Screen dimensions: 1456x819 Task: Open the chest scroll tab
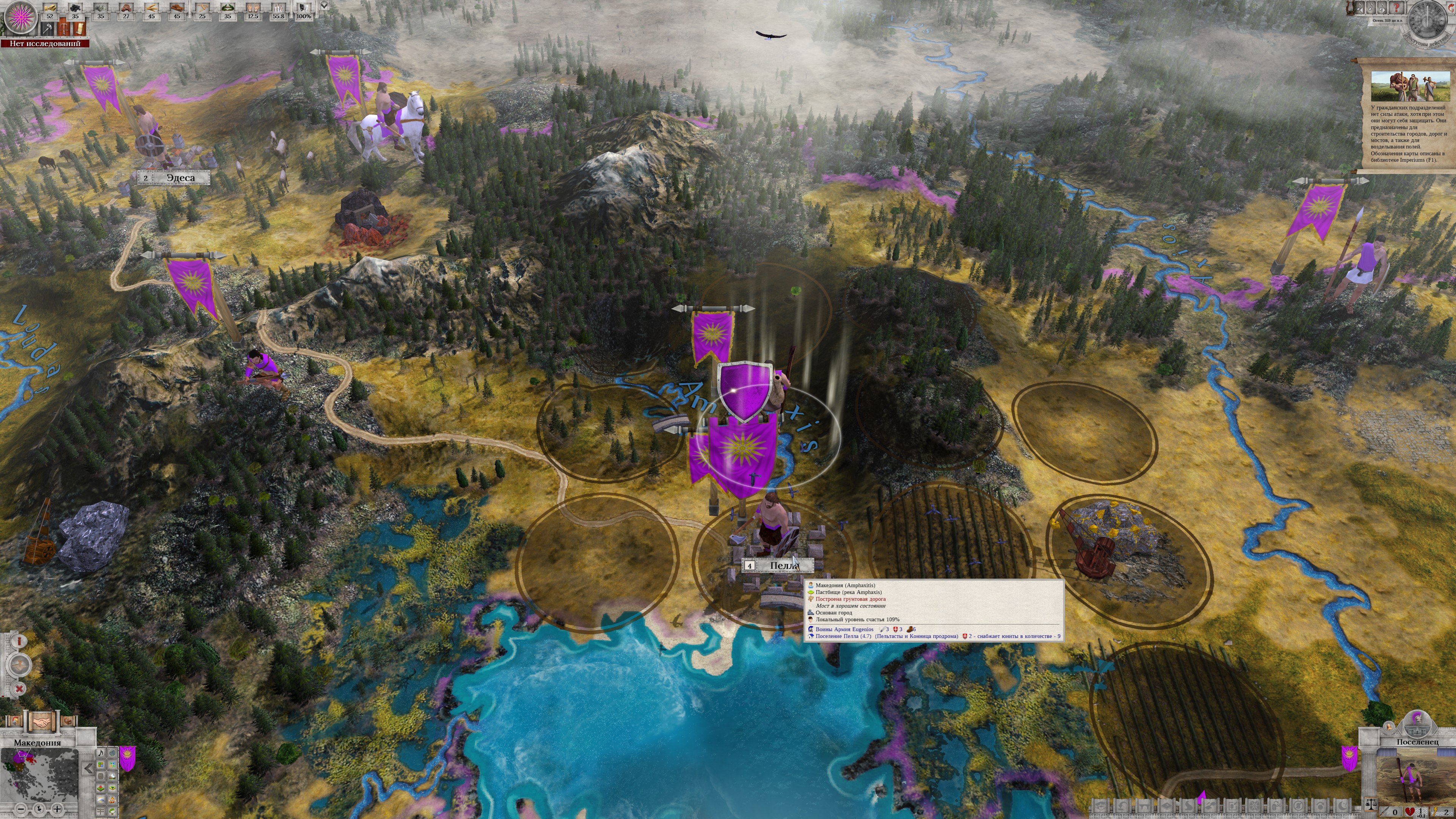[x=68, y=722]
